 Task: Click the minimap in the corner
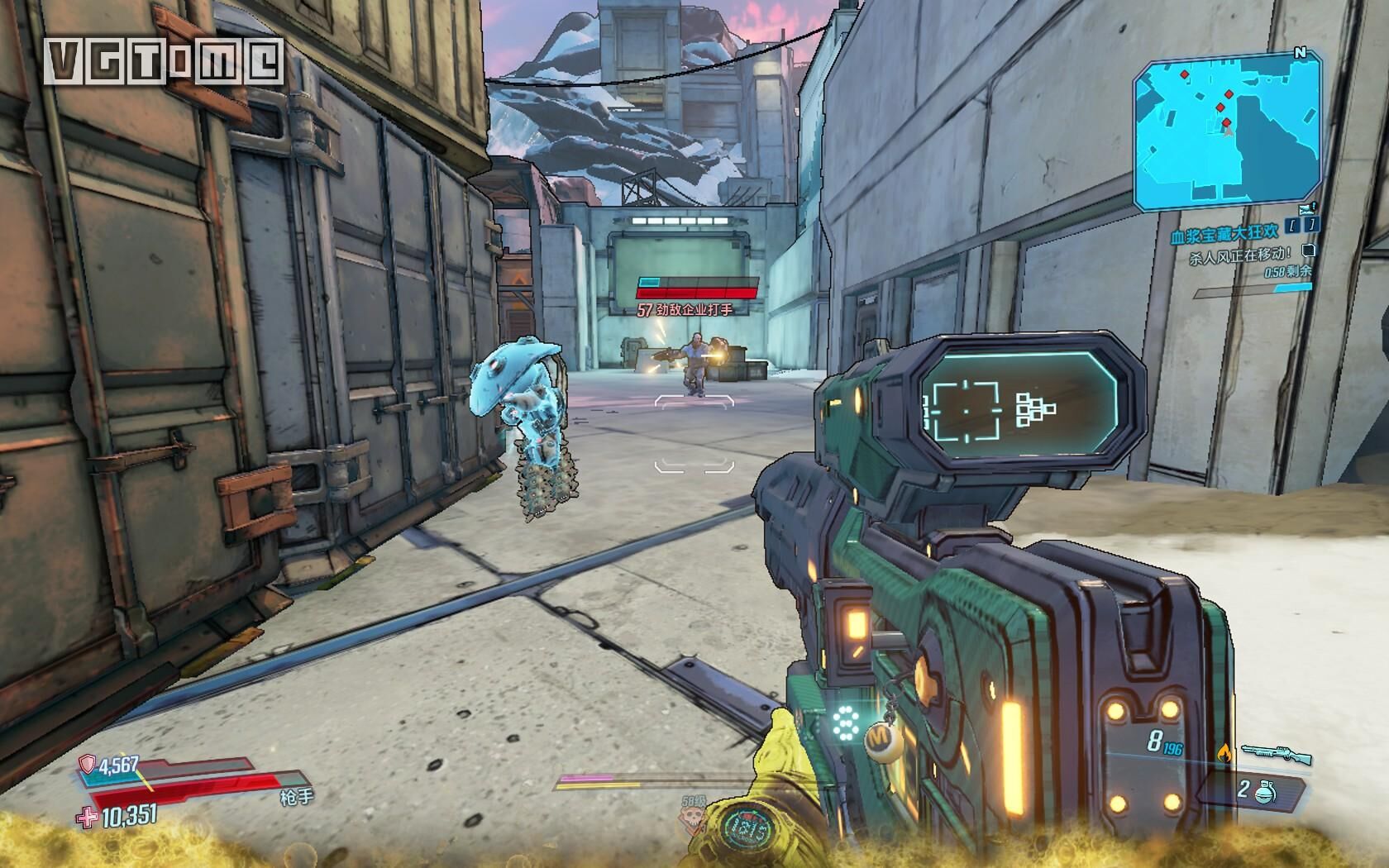tap(1228, 136)
